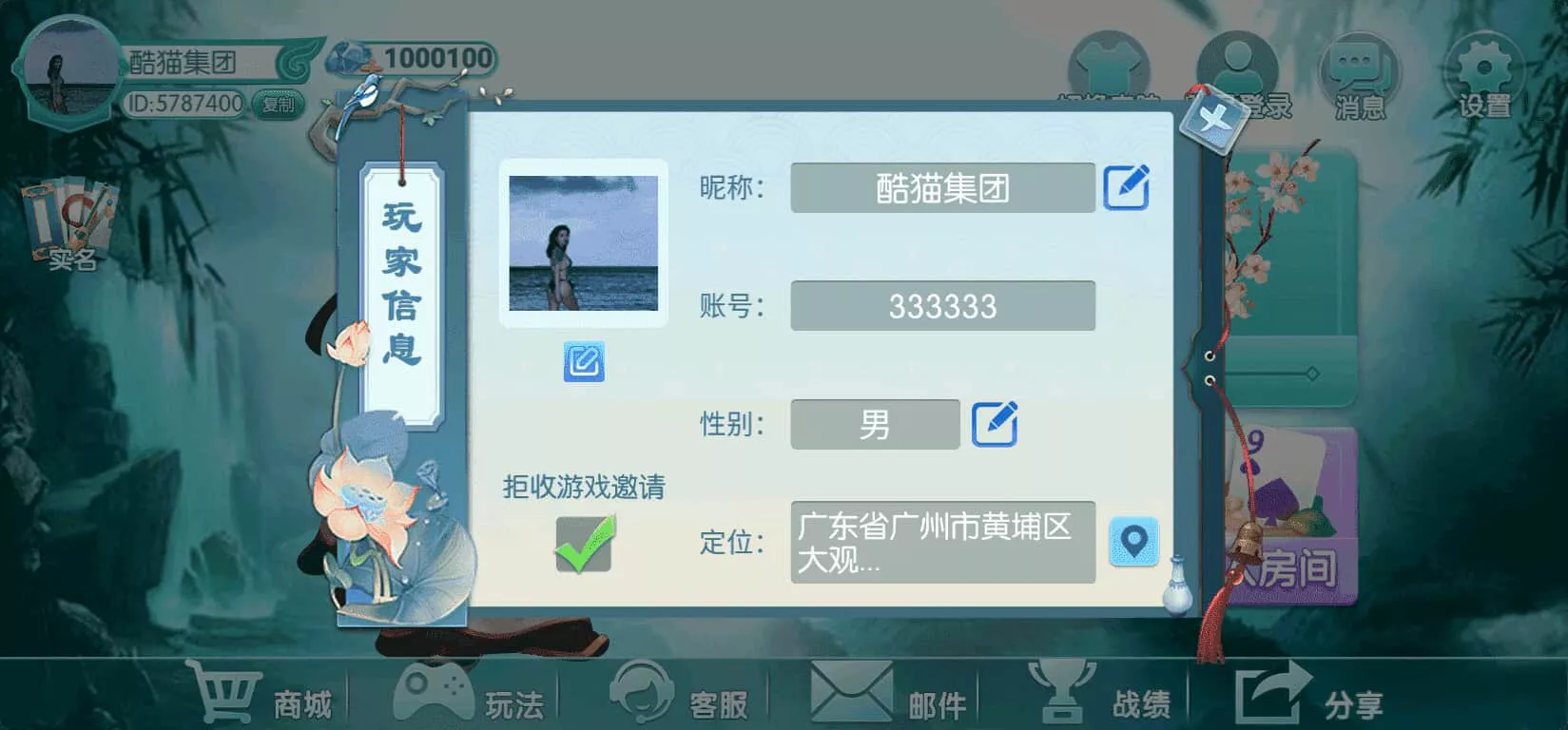
Task: Edit the nickname 酷猫集团
Action: click(1126, 187)
